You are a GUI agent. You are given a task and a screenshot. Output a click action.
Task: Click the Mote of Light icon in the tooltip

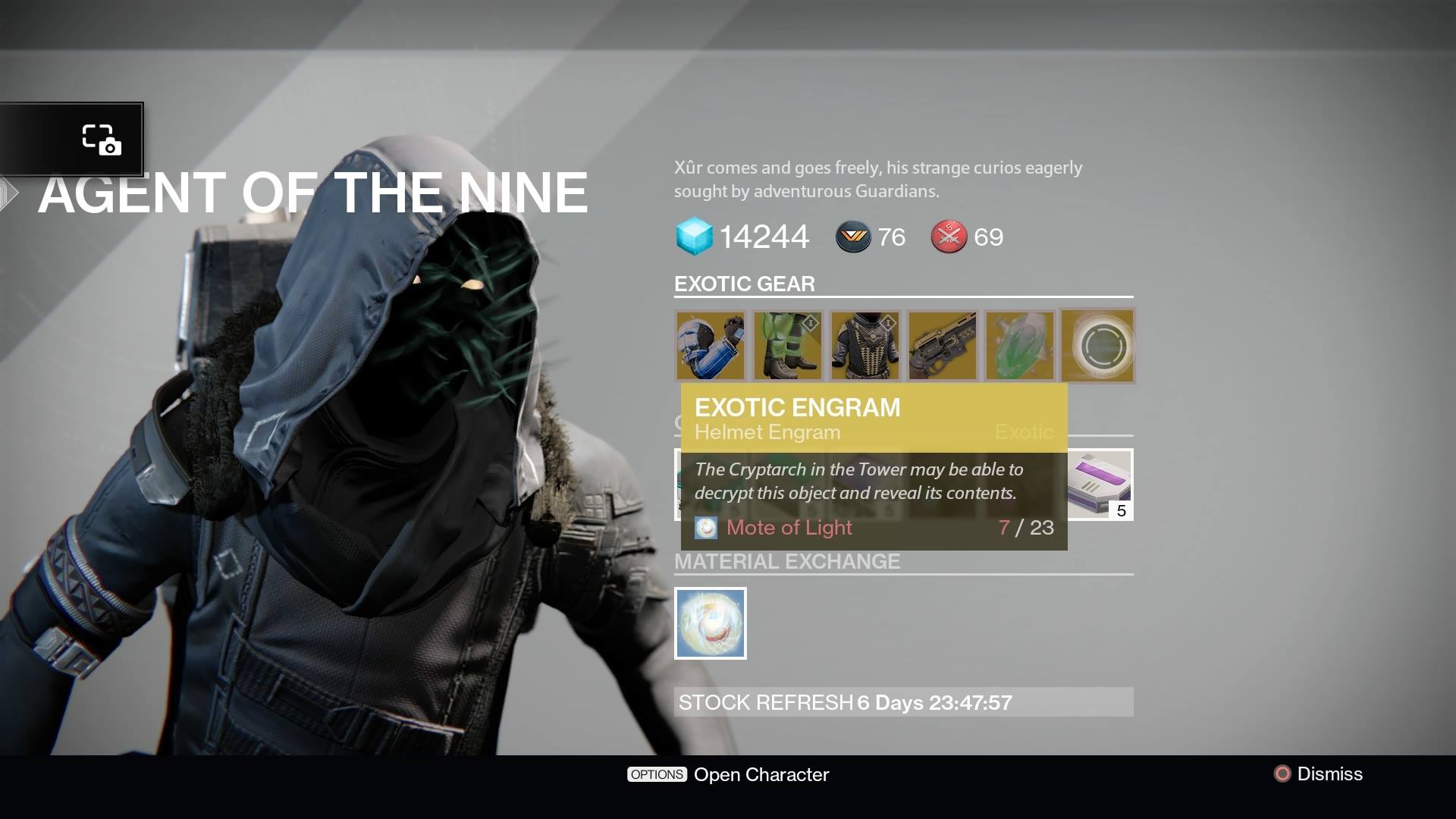coord(707,528)
